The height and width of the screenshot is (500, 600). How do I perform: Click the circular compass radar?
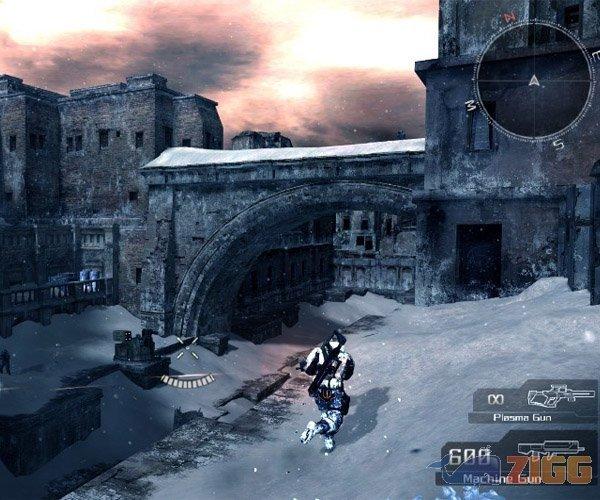(534, 79)
